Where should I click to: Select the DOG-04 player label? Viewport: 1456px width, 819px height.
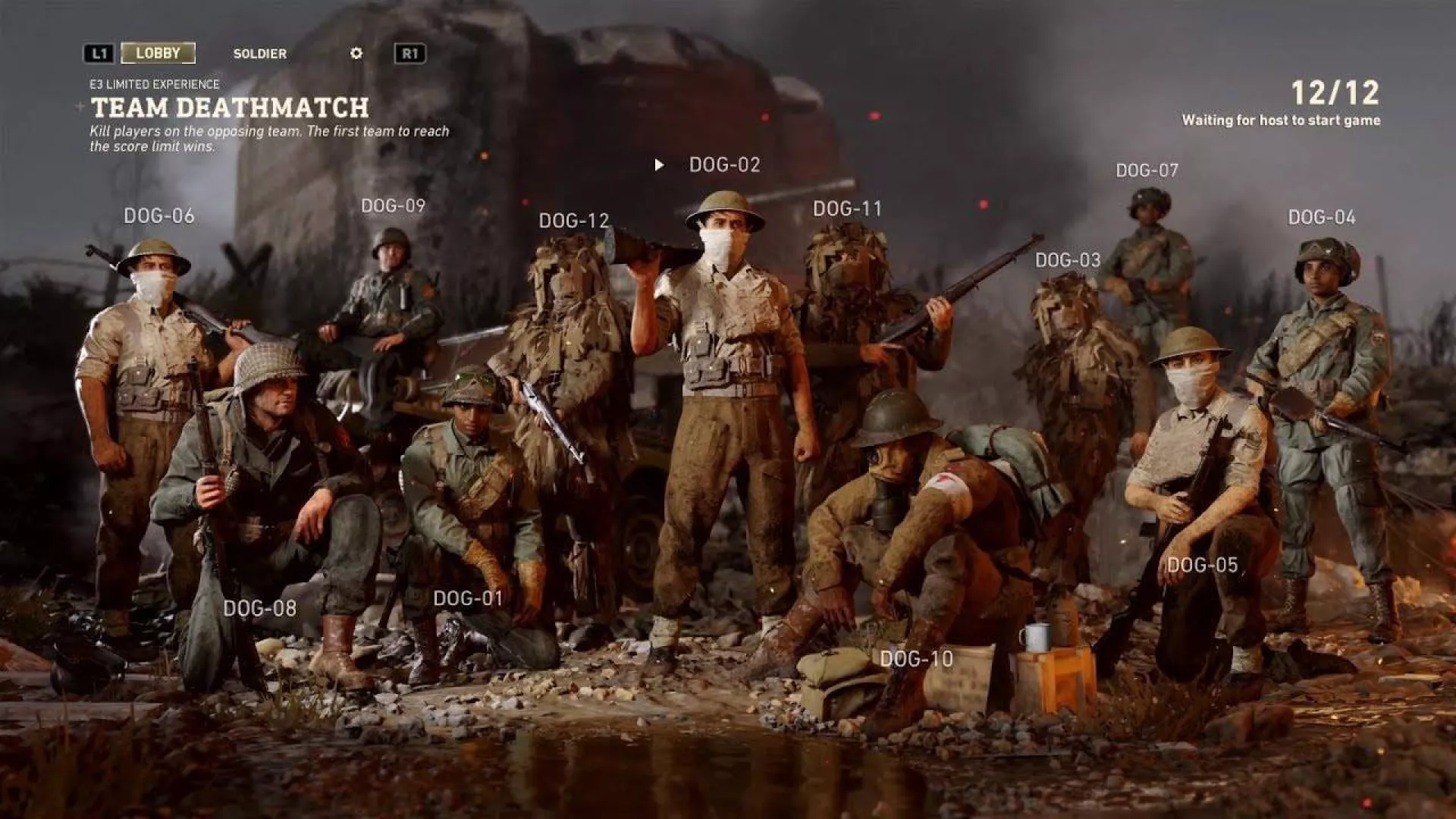(1322, 218)
